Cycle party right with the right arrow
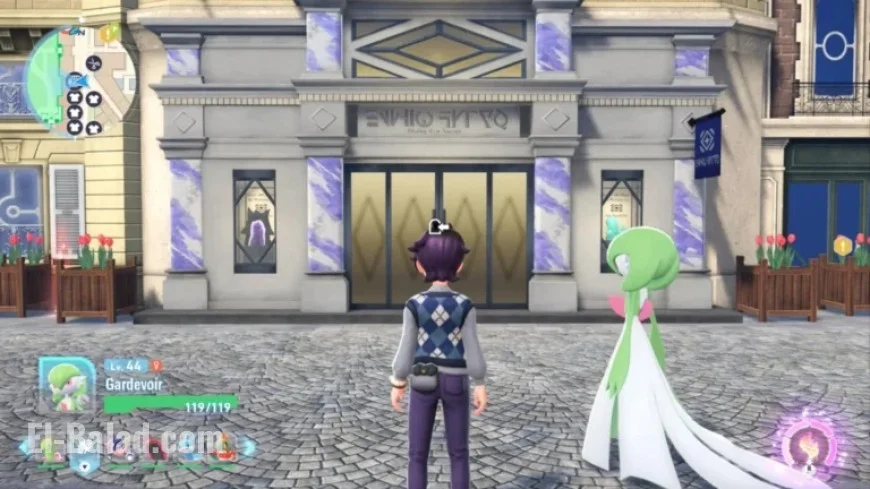This screenshot has height=489, width=870. click(x=249, y=447)
